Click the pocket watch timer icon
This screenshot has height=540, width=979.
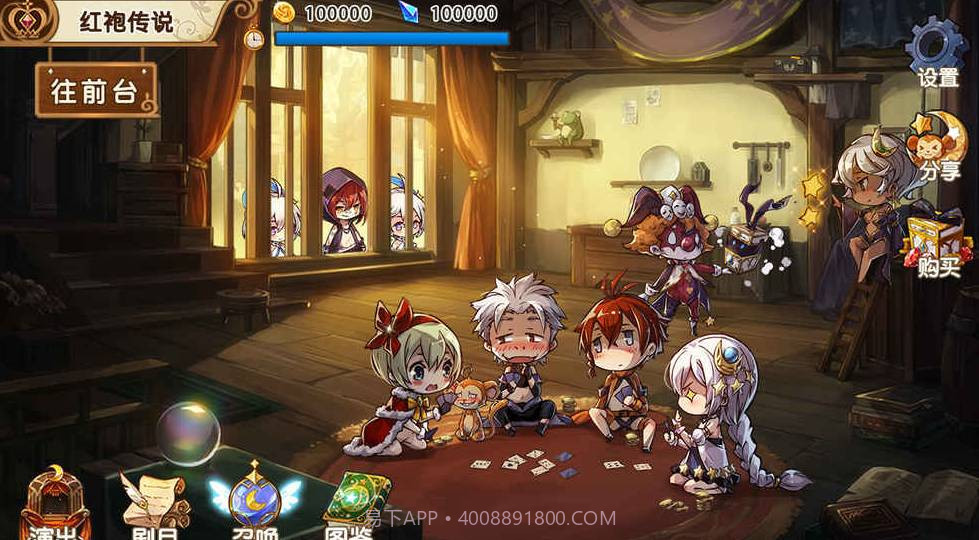(254, 38)
